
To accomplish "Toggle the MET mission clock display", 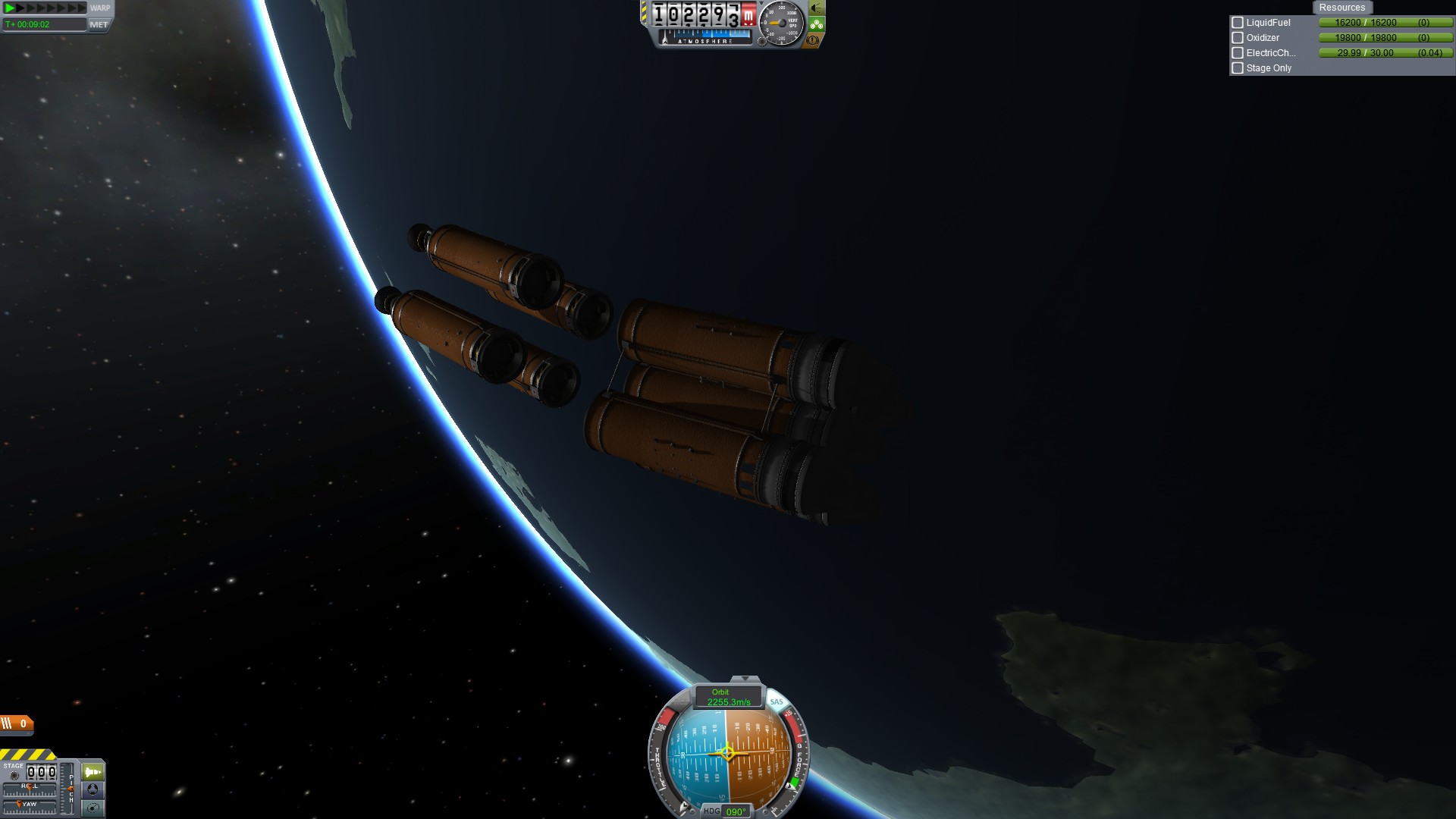I will [x=99, y=24].
